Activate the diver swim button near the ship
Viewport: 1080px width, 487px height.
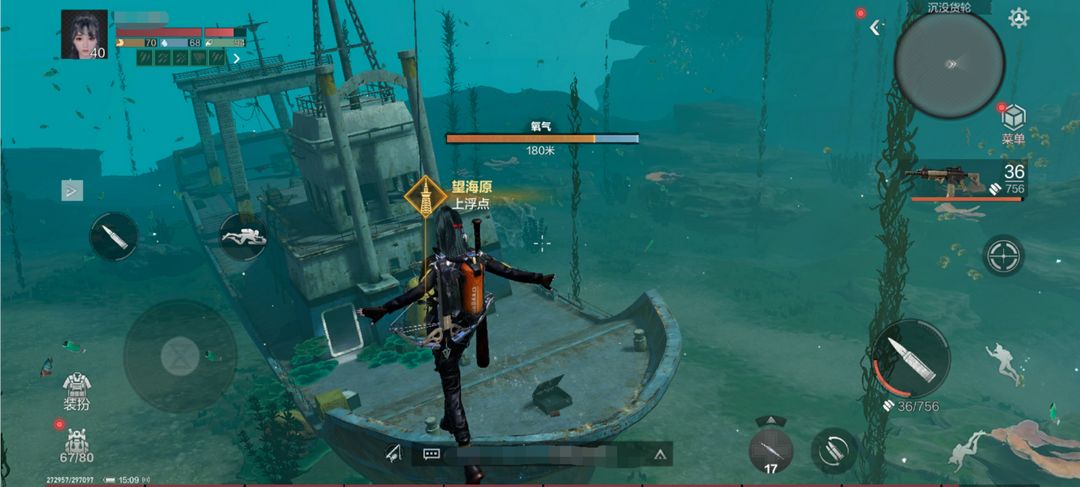point(242,237)
